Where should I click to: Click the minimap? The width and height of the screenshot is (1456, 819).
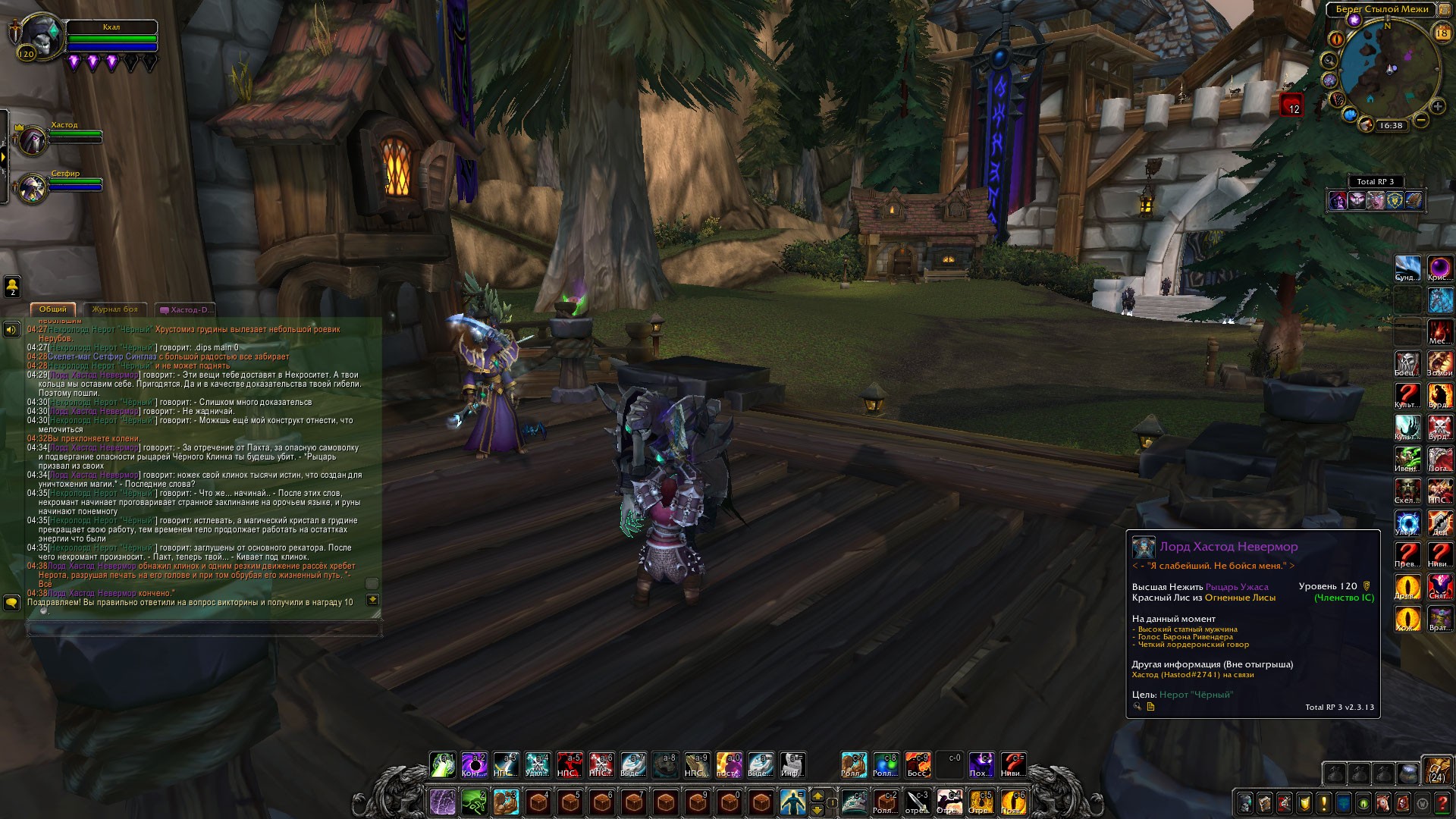1389,68
